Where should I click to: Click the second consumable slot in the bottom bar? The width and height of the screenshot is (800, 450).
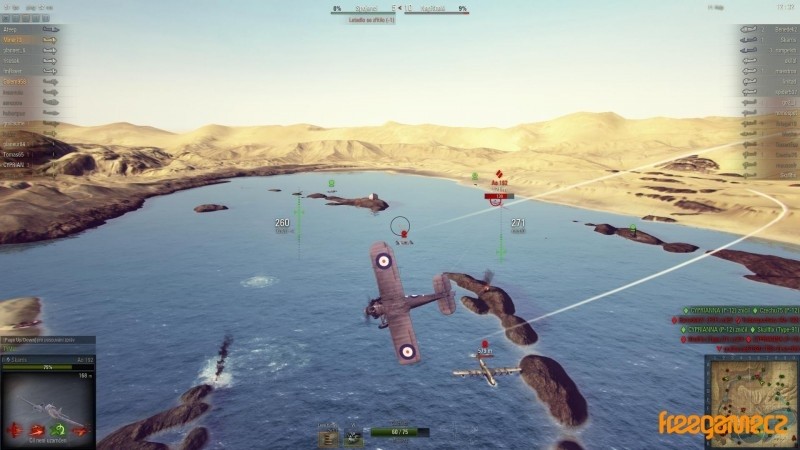353,436
